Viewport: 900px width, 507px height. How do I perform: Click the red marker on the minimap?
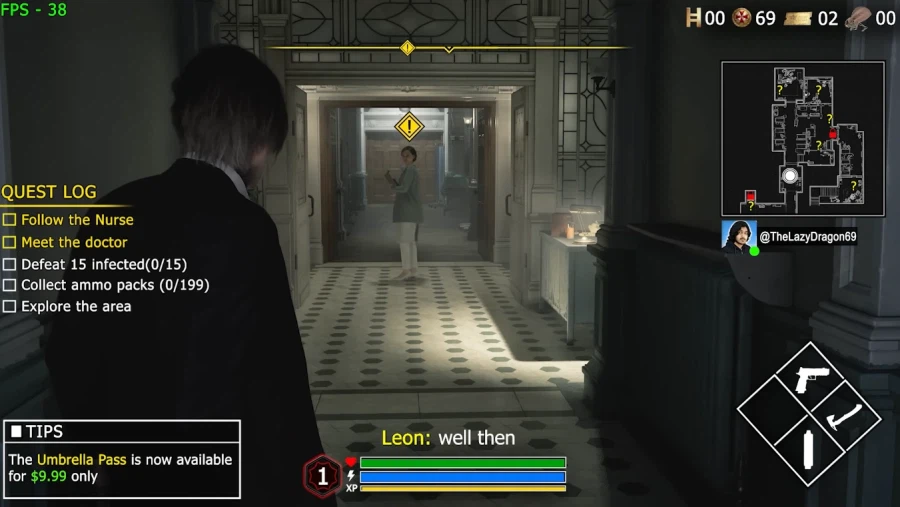click(751, 195)
